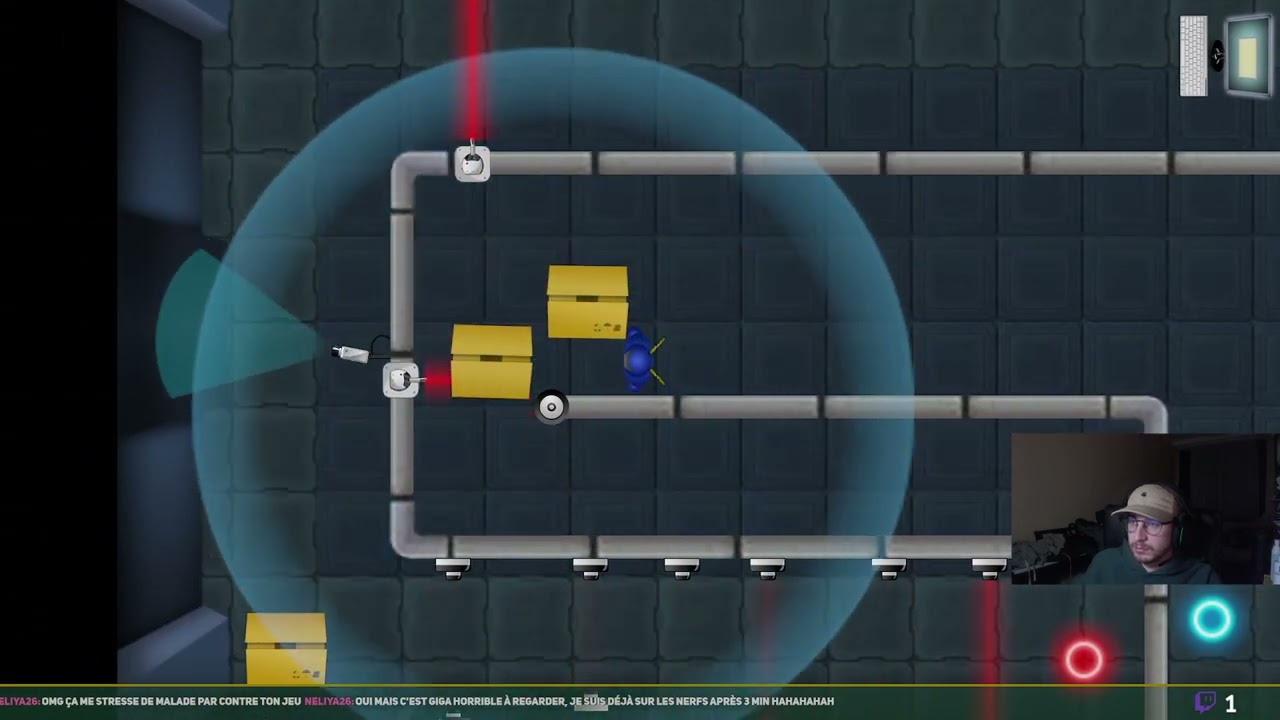Toggle the red ring indicator at bottom right

[1083, 658]
